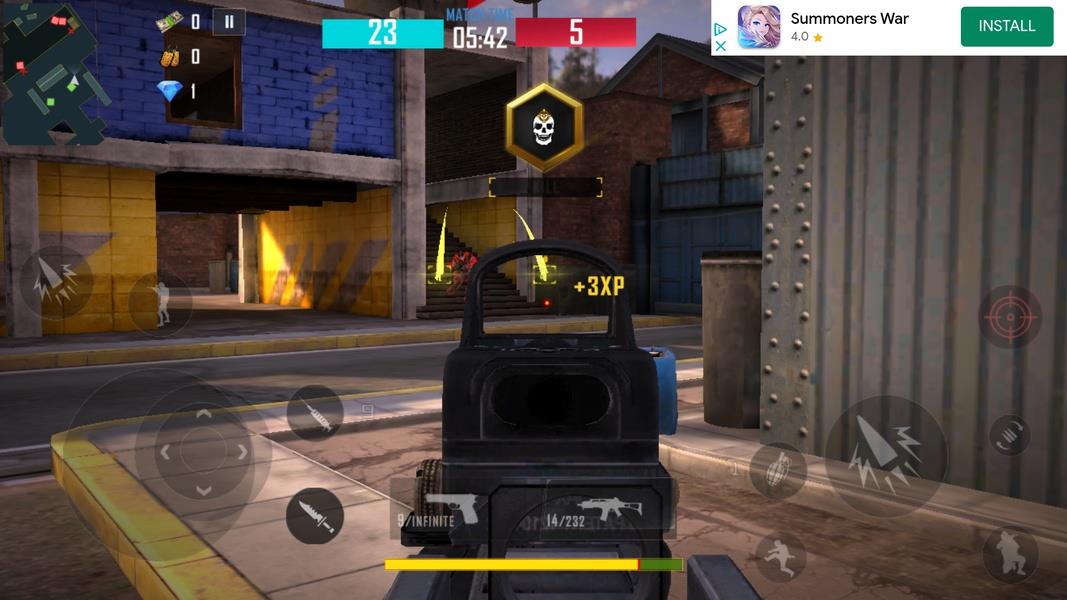Crouch using the kneeling soldier icon

pos(1009,554)
